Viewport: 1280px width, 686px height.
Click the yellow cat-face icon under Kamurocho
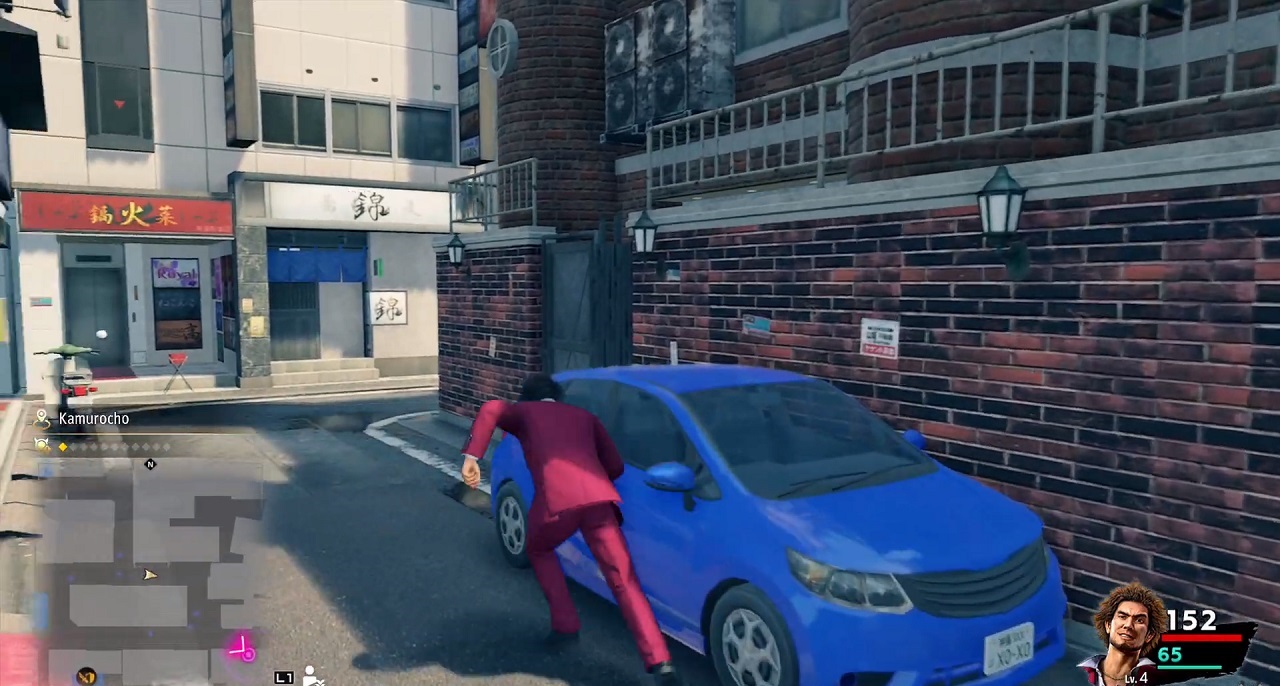pyautogui.click(x=42, y=445)
